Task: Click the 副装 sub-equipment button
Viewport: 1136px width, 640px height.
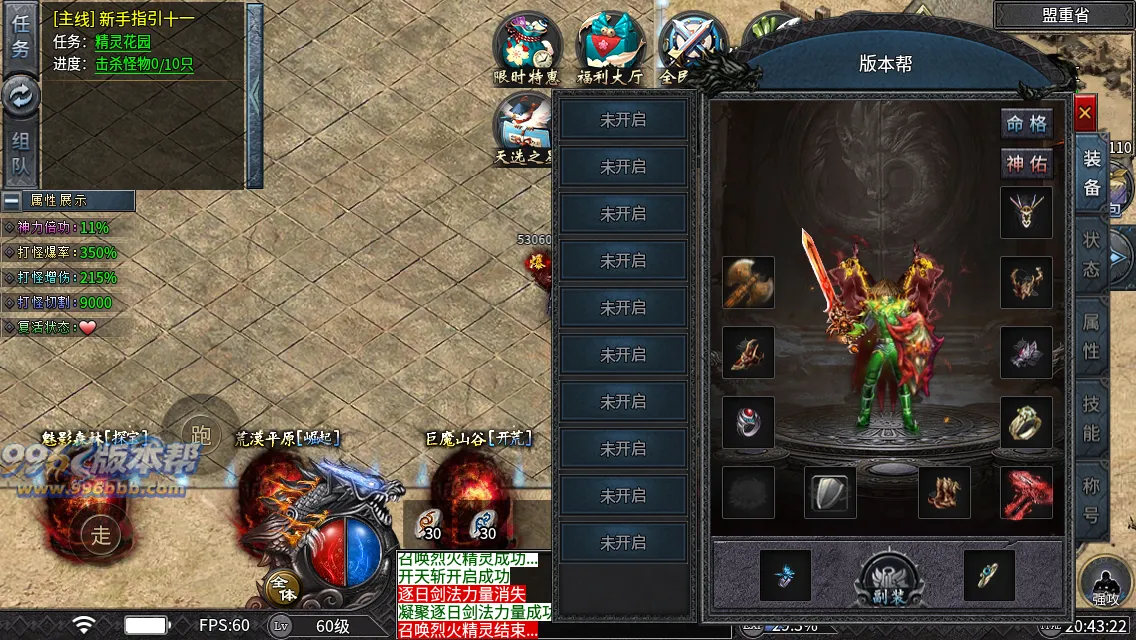Action: [x=888, y=578]
